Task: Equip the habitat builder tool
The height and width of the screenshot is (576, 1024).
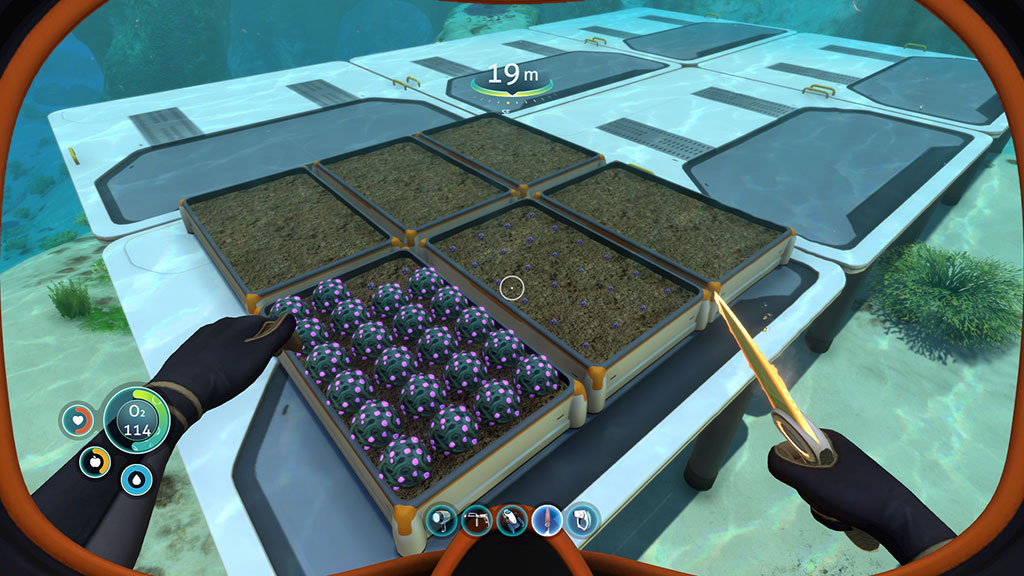Action: (475, 519)
